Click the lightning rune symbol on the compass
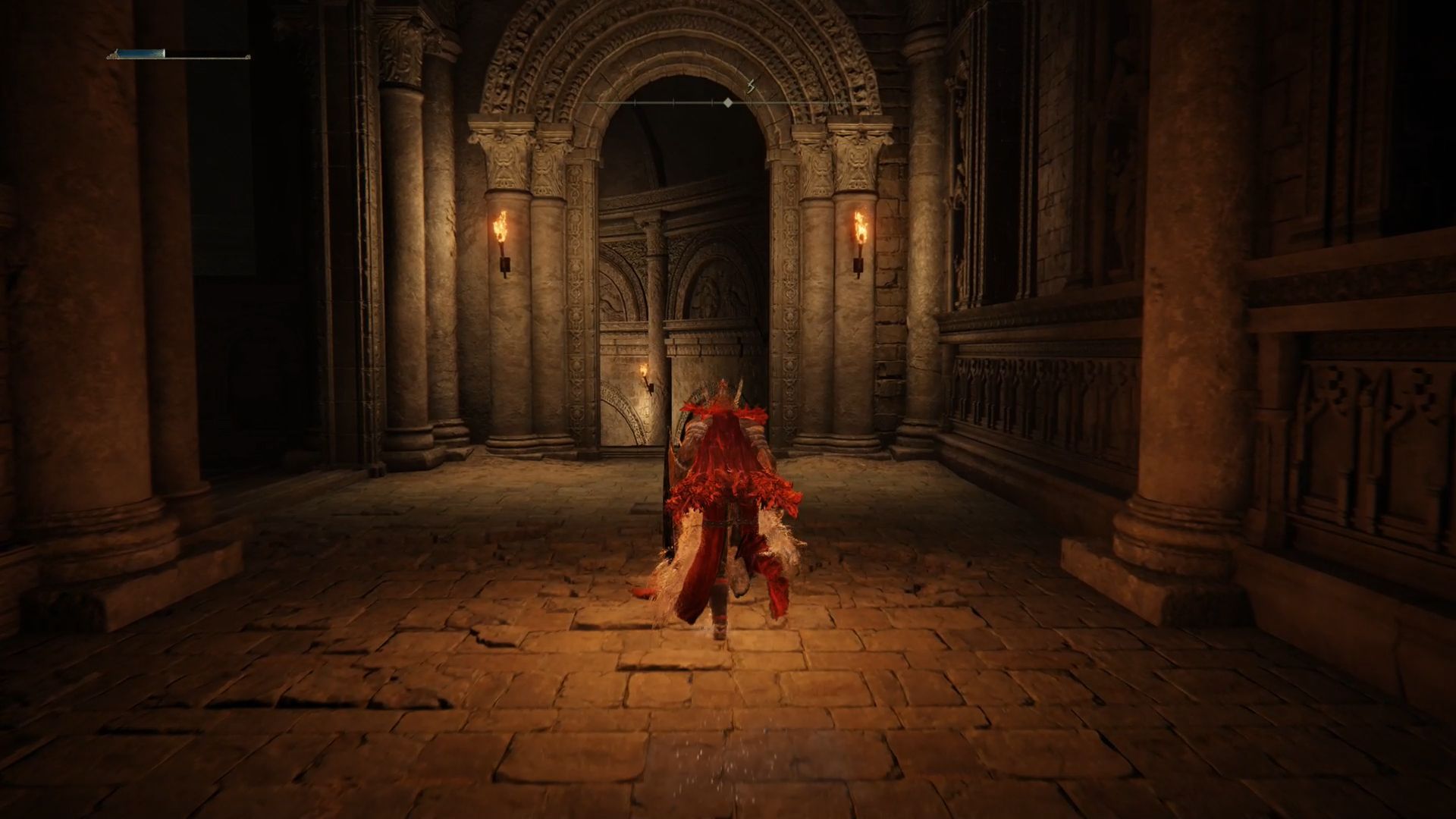This screenshot has height=819, width=1456. pyautogui.click(x=751, y=86)
